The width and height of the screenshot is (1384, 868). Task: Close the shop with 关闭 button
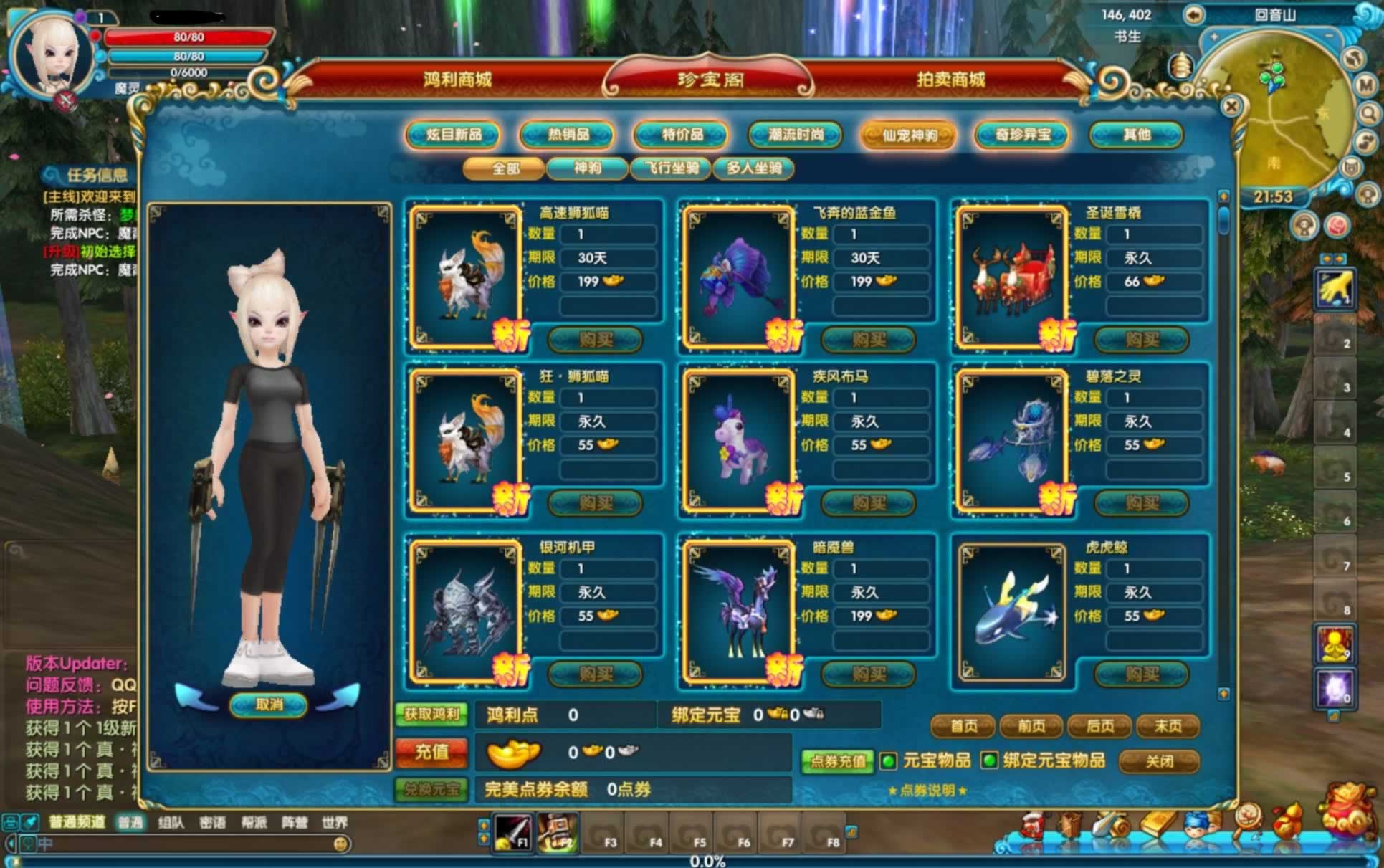coord(1159,761)
